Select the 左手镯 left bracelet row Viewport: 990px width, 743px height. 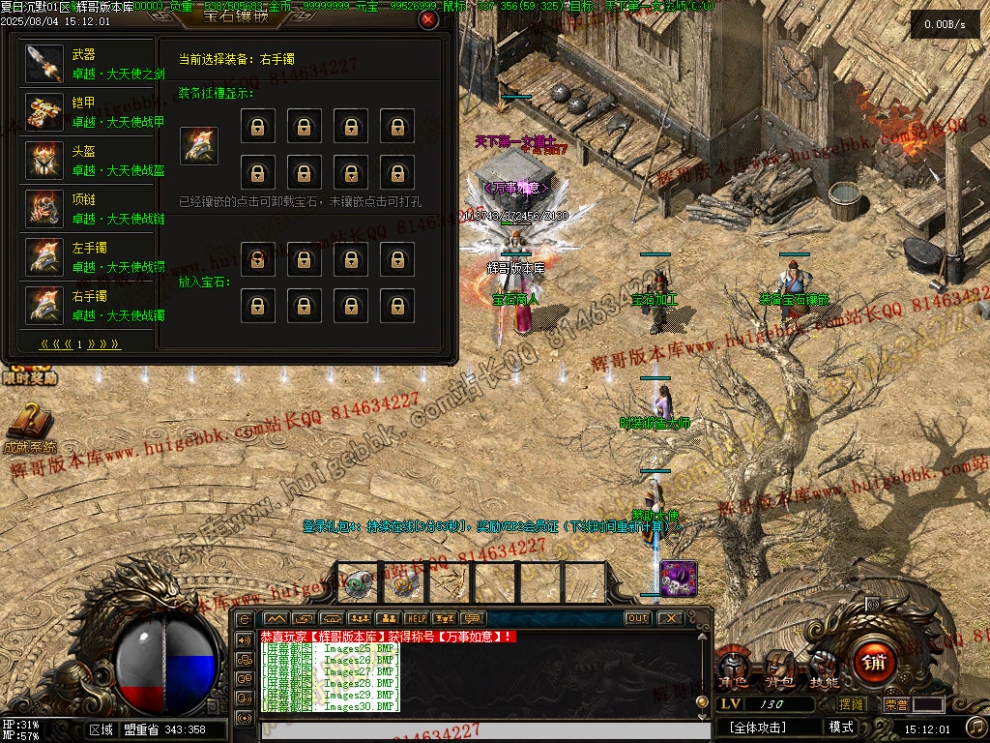coord(88,258)
